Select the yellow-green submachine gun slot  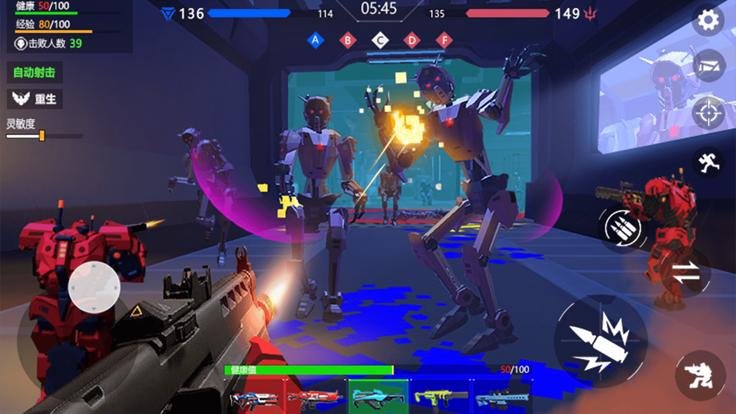pos(438,397)
